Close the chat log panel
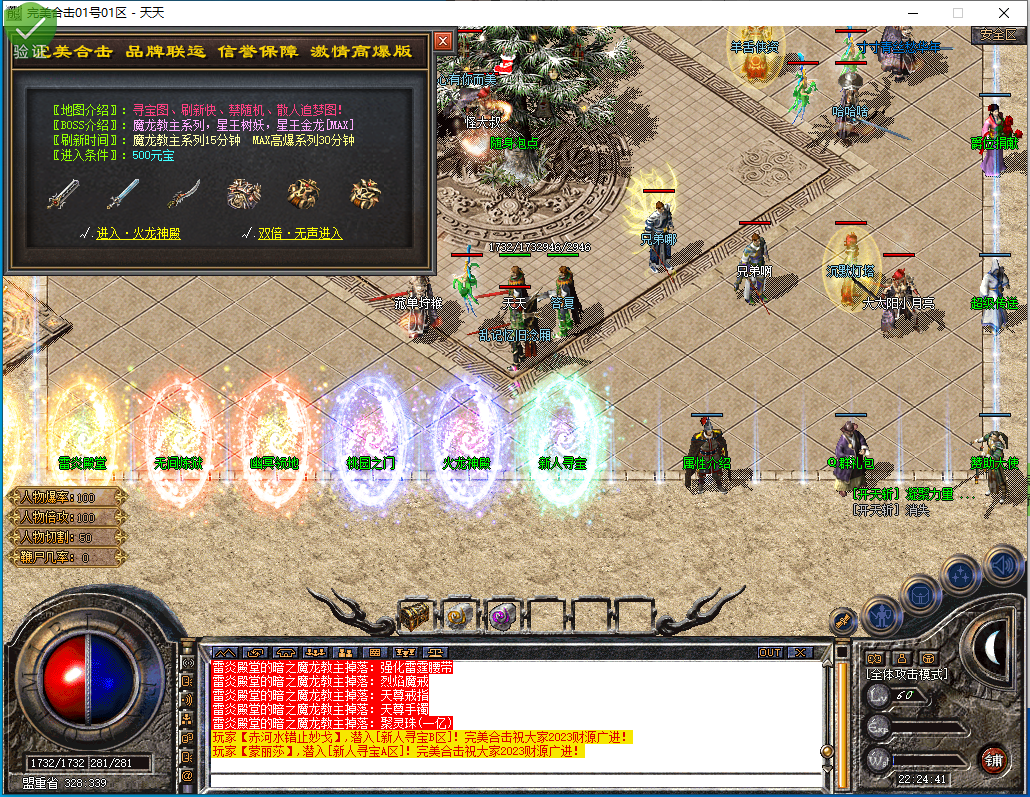Image resolution: width=1030 pixels, height=797 pixels. pyautogui.click(x=800, y=652)
